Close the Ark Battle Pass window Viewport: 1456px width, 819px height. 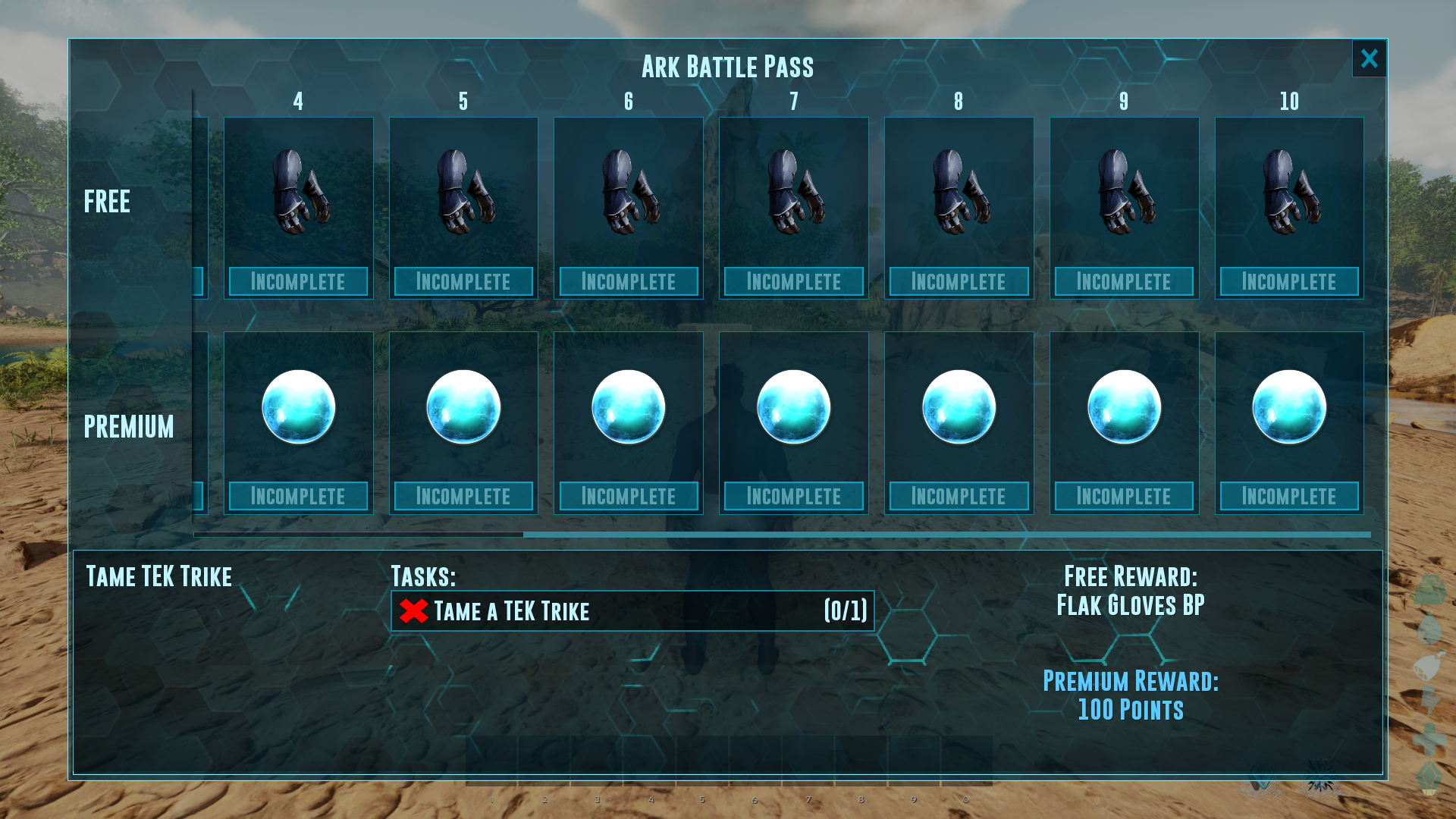point(1369,58)
